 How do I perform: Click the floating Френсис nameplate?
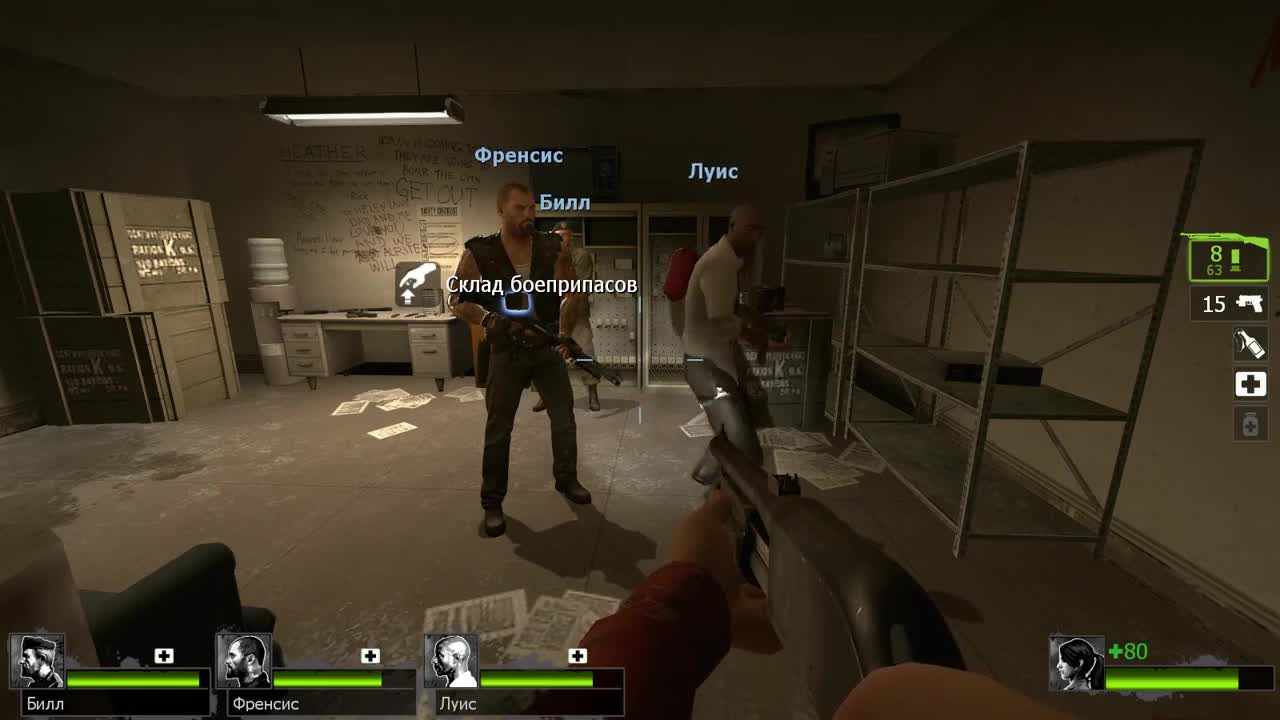(x=520, y=155)
